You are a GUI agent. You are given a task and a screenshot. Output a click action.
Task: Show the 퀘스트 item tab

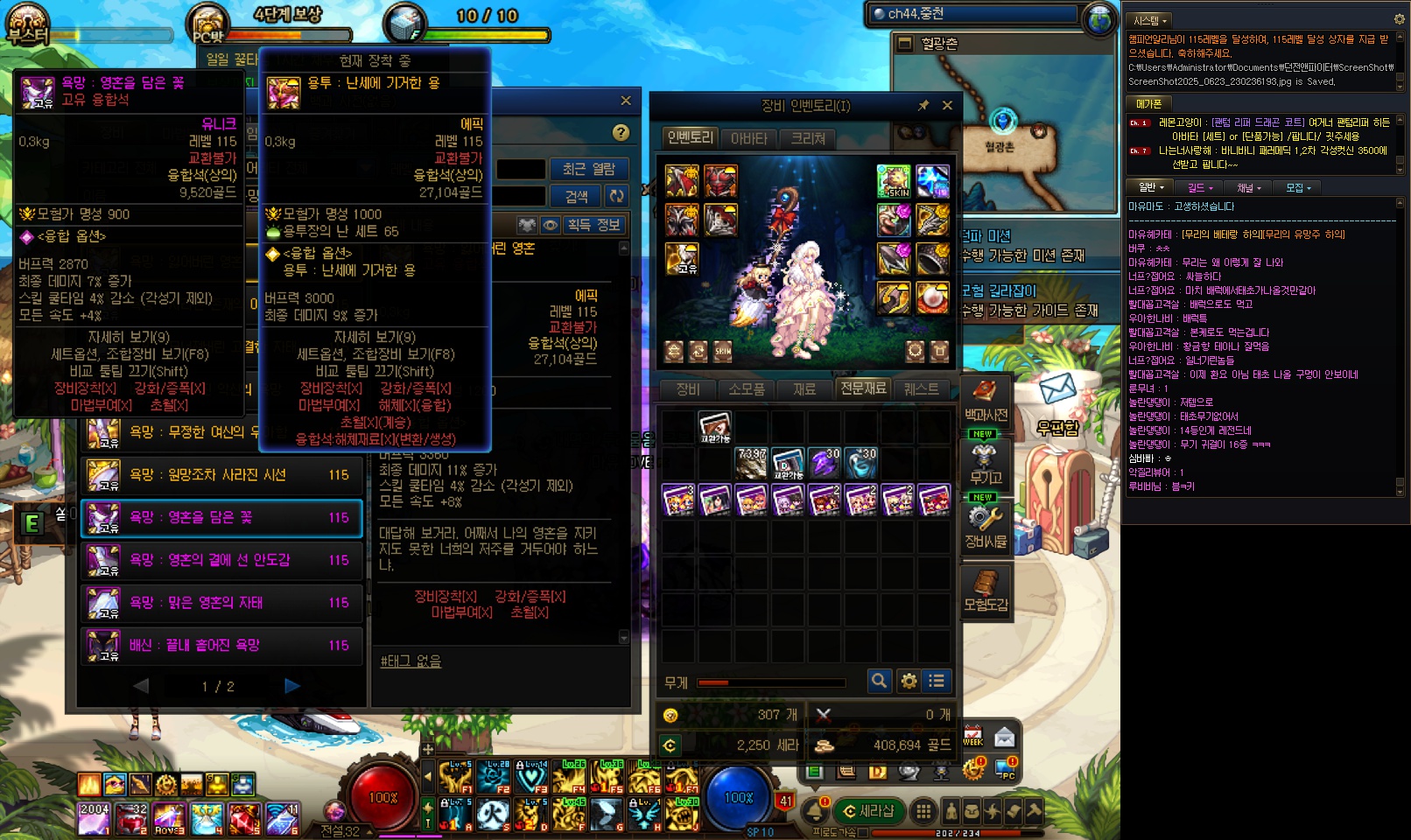[921, 388]
